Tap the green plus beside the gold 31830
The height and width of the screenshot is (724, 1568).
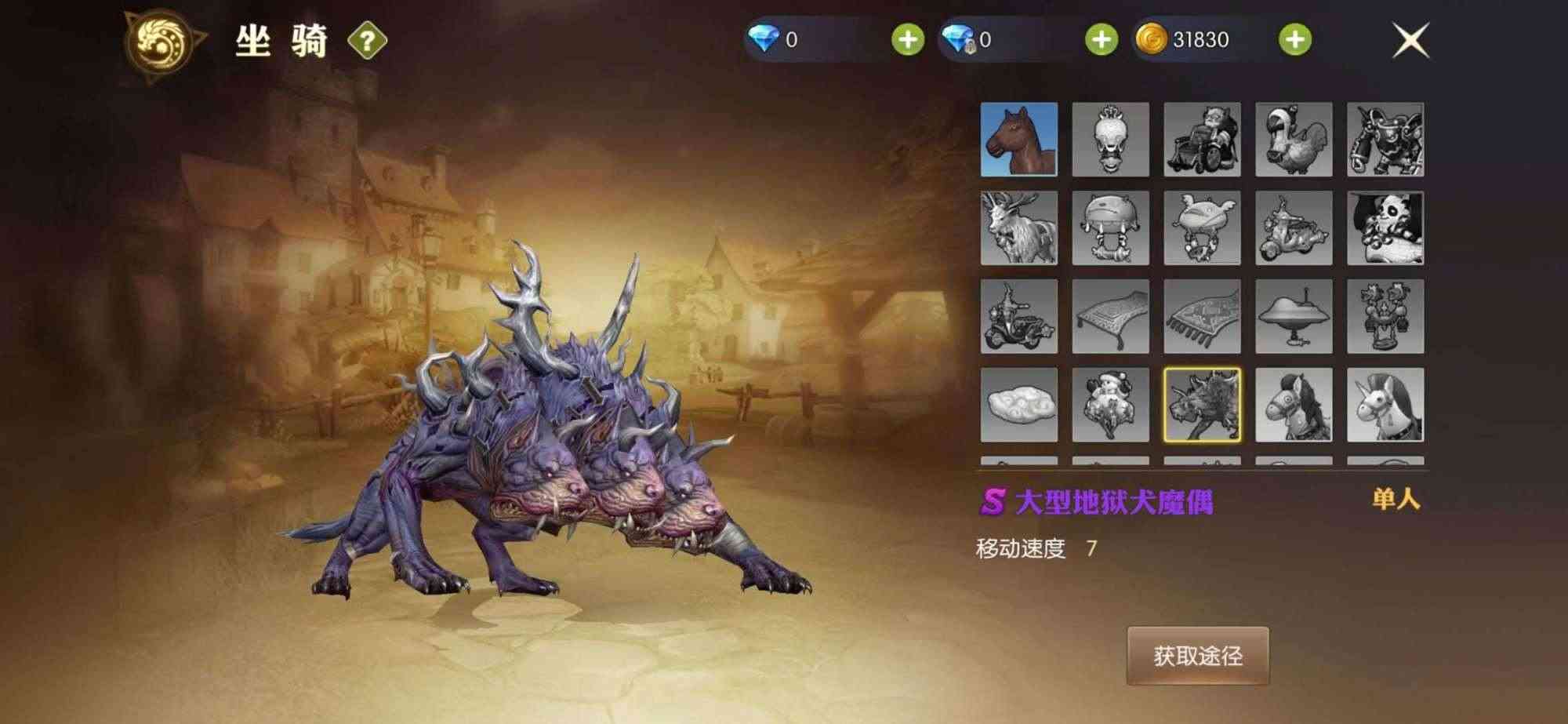pos(1293,38)
